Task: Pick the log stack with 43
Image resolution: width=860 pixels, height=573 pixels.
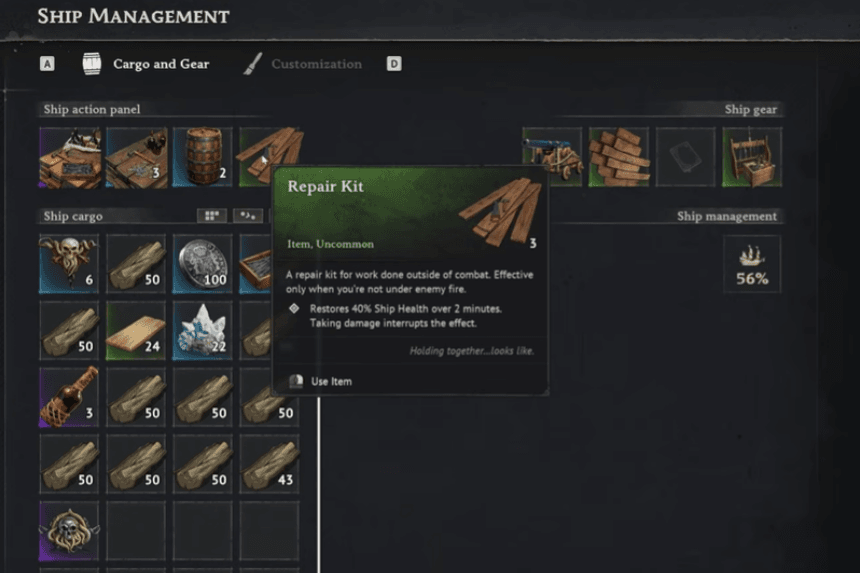Action: [x=269, y=464]
